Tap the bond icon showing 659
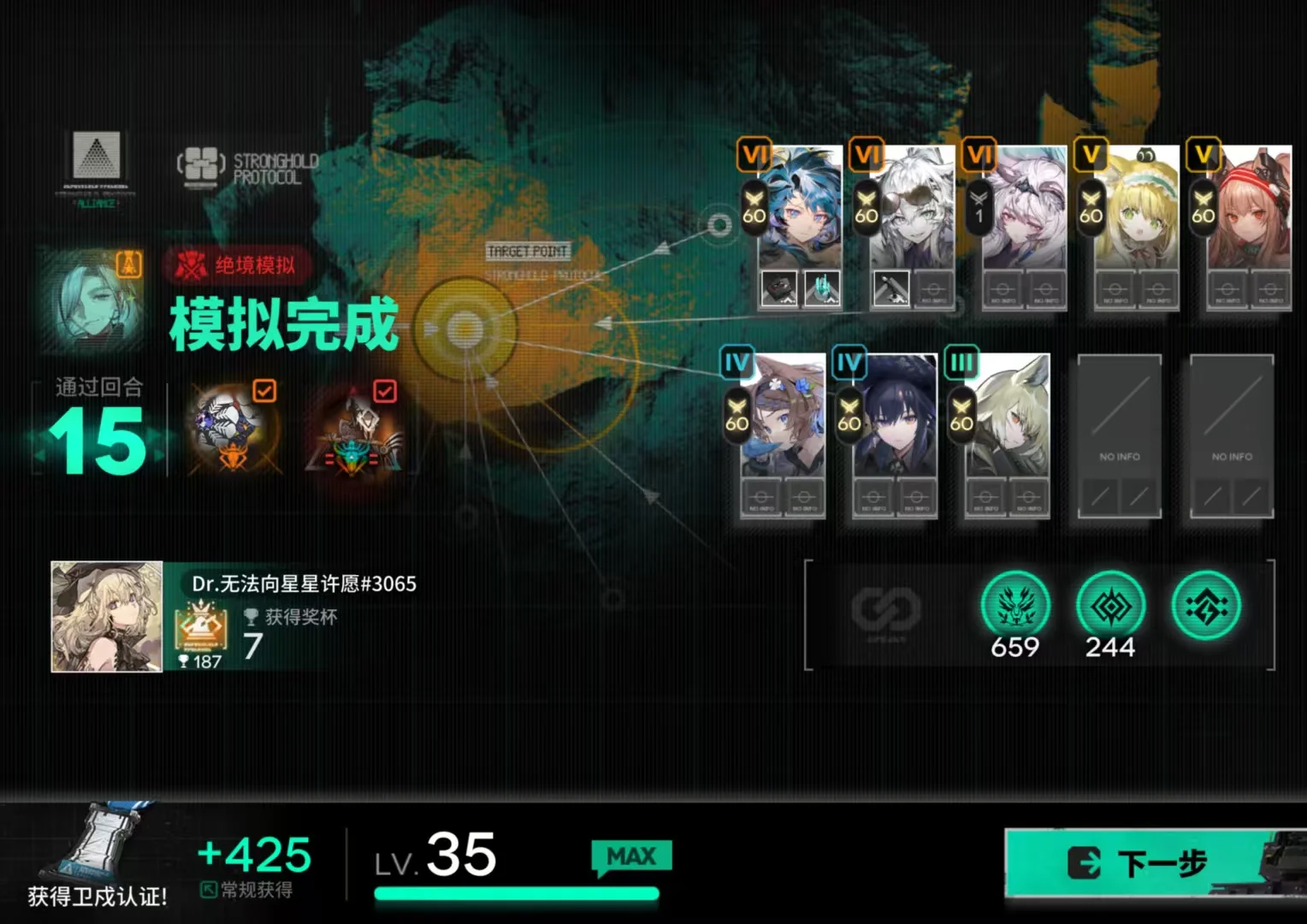Viewport: 1307px width, 924px height. click(x=1015, y=607)
